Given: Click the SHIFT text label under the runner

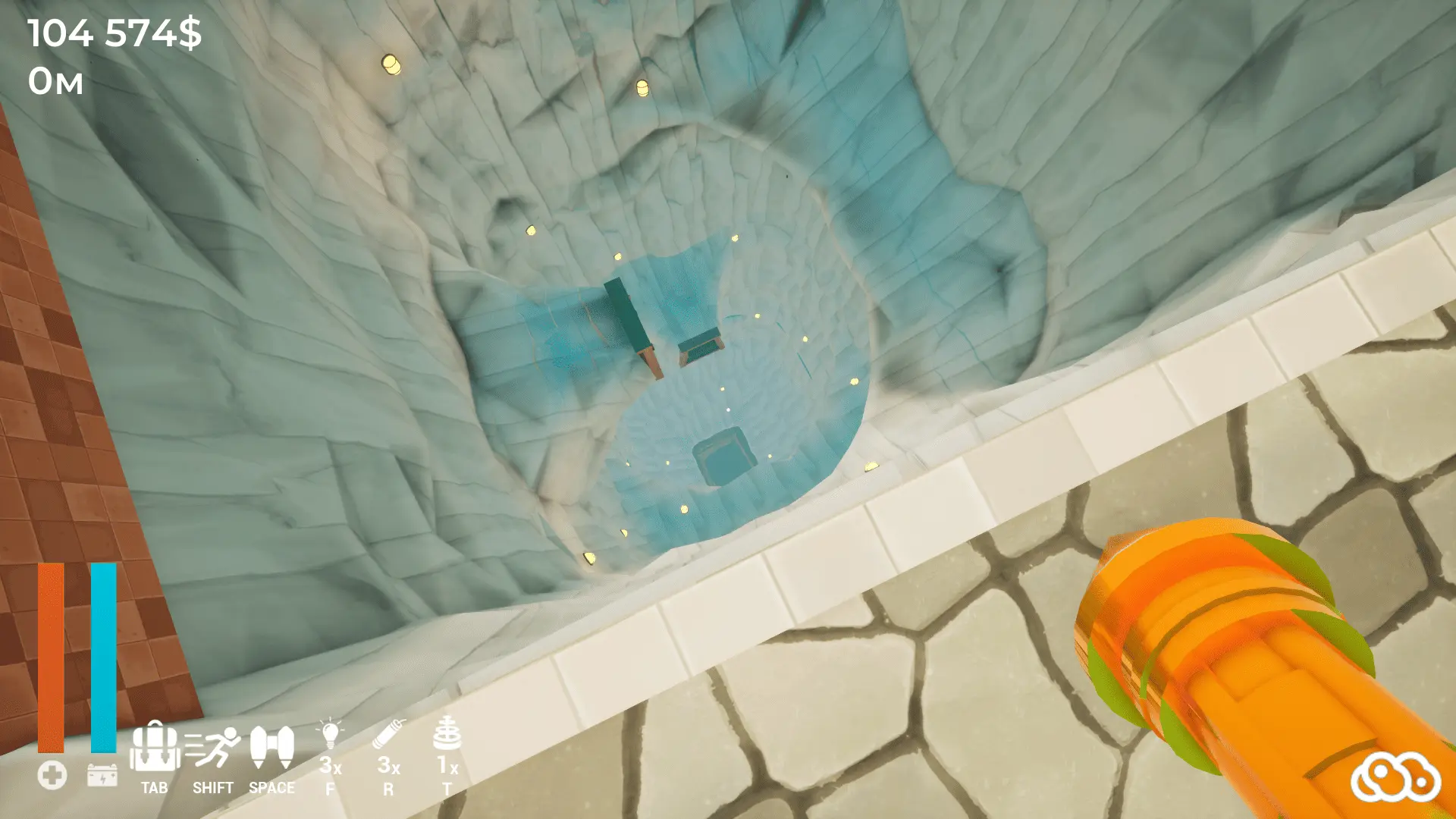Looking at the screenshot, I should (213, 789).
